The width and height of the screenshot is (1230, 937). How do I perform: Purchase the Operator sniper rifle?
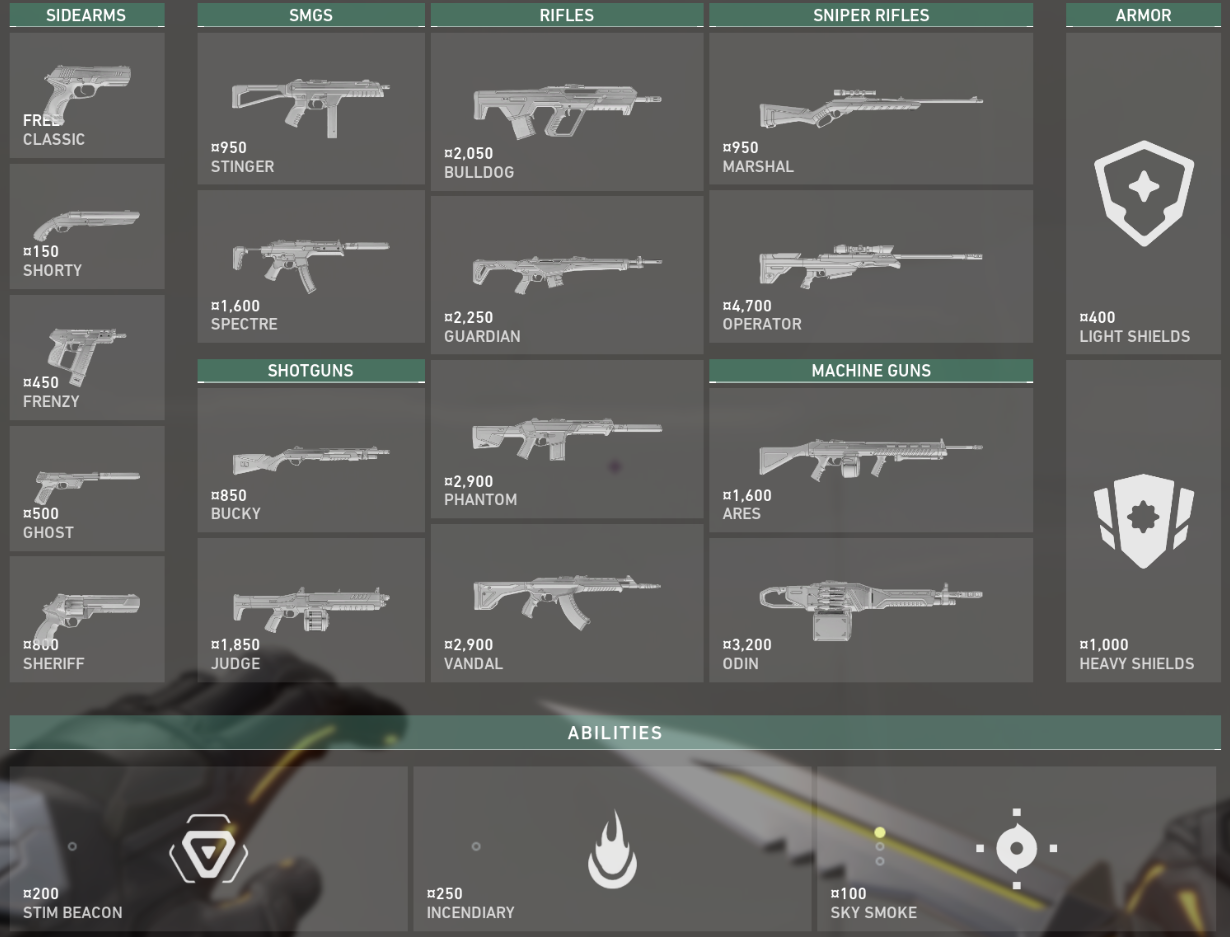coord(871,266)
